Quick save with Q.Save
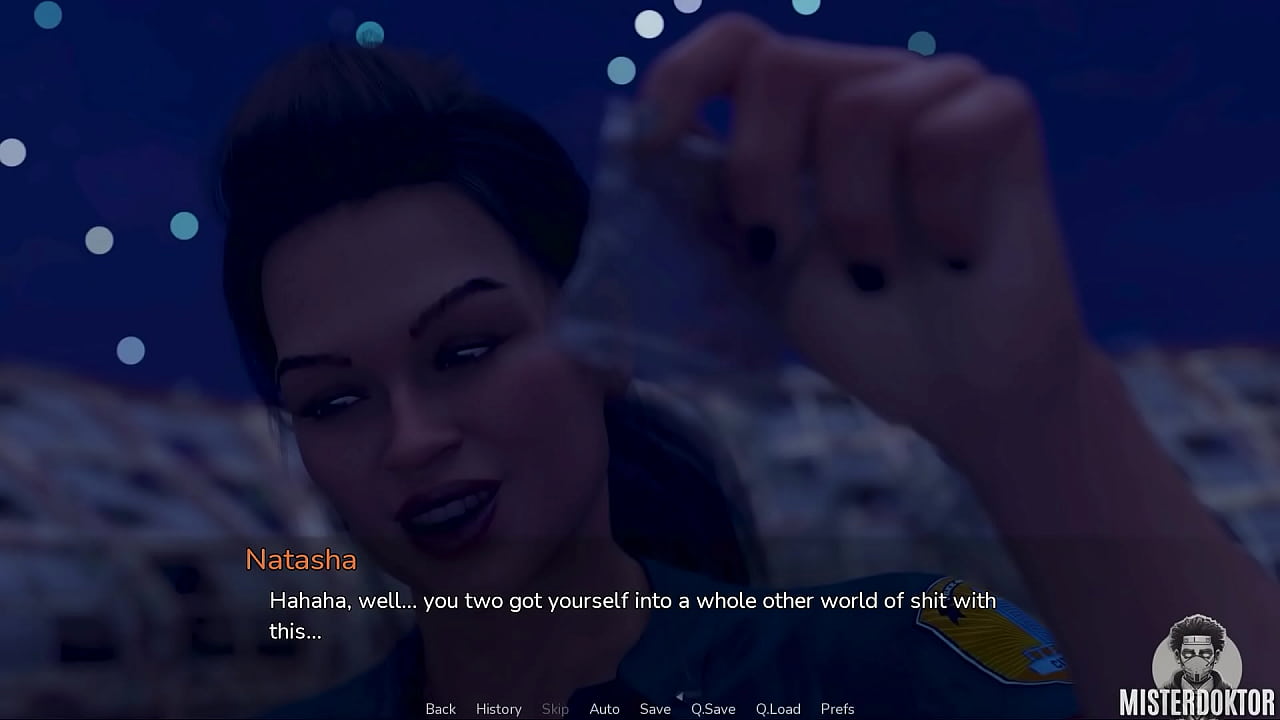Screen dimensions: 1280x720 (x=713, y=709)
